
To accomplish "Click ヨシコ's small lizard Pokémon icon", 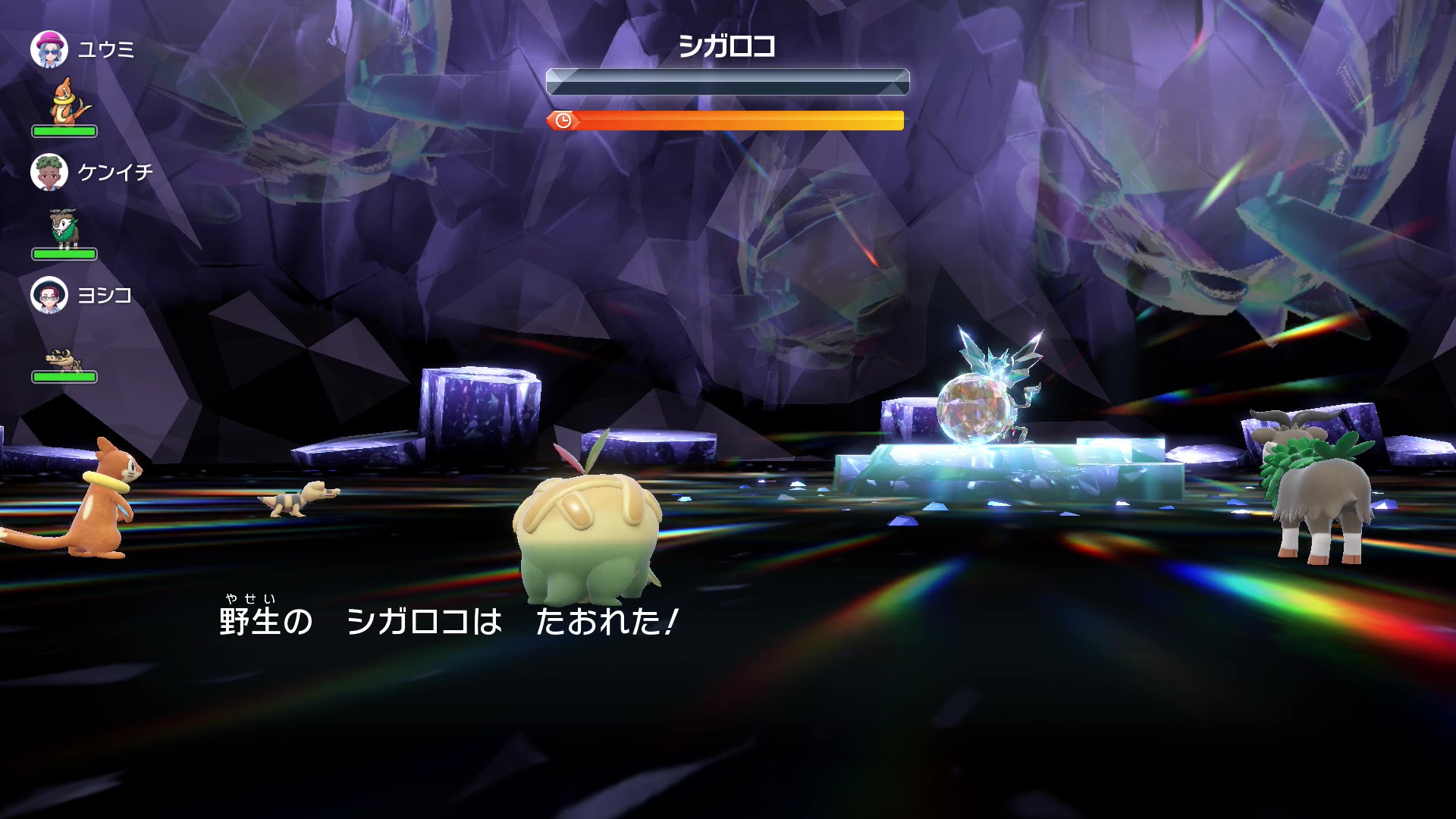I will coord(63,358).
